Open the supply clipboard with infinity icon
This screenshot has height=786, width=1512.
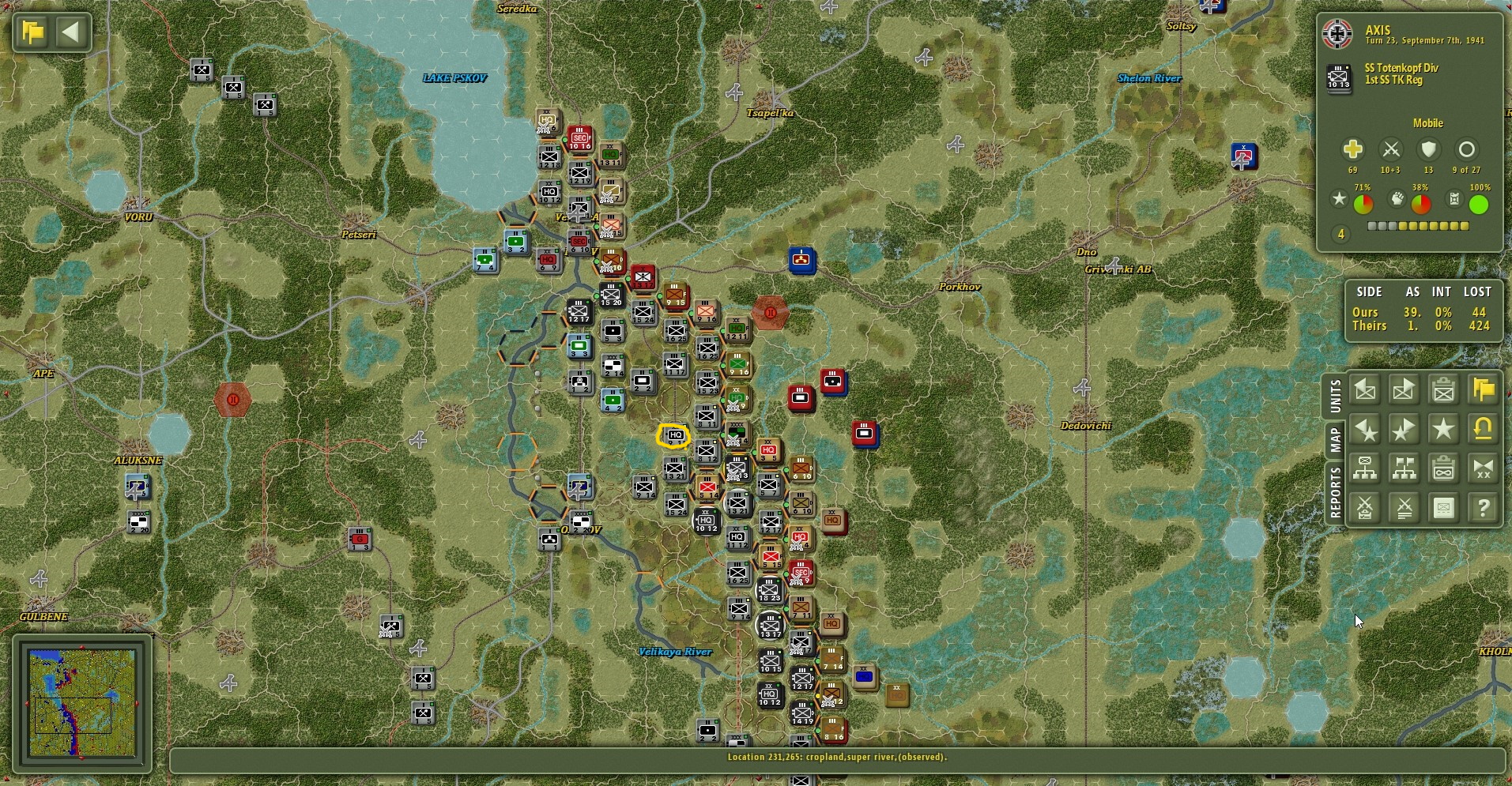pyautogui.click(x=1444, y=468)
